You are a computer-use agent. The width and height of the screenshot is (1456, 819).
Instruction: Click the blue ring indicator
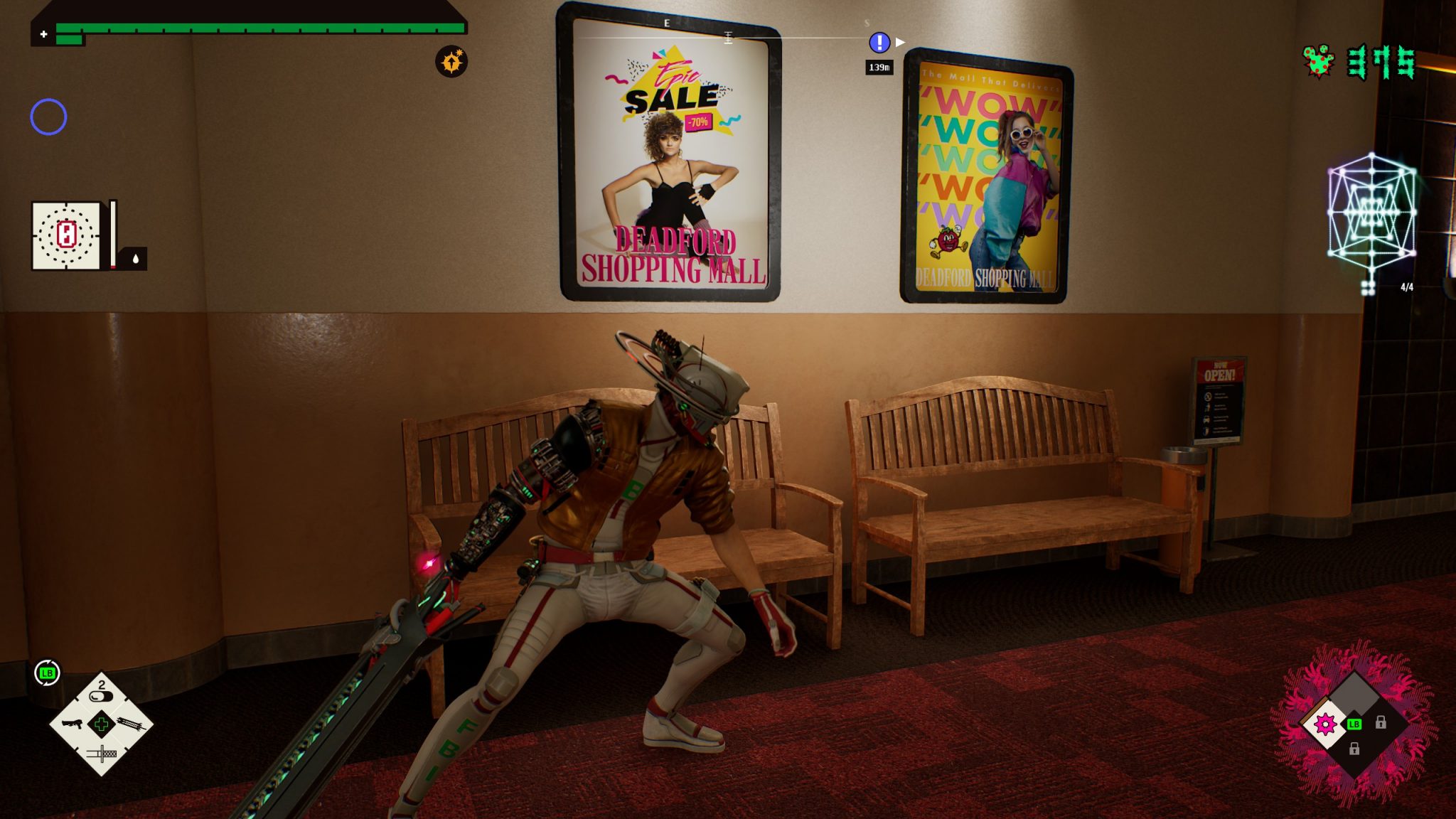pyautogui.click(x=48, y=117)
